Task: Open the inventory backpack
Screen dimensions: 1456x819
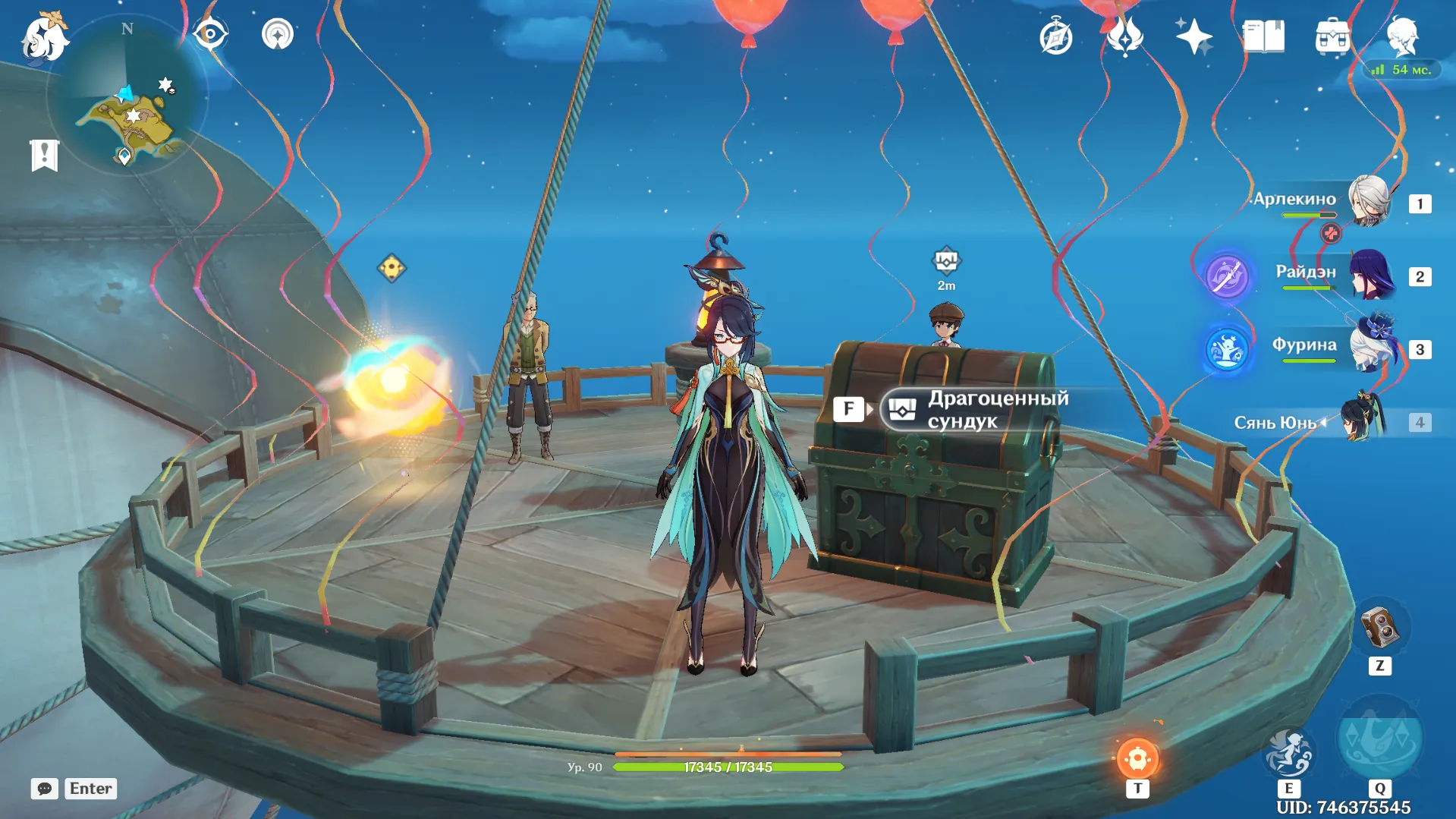Action: coord(1332,36)
